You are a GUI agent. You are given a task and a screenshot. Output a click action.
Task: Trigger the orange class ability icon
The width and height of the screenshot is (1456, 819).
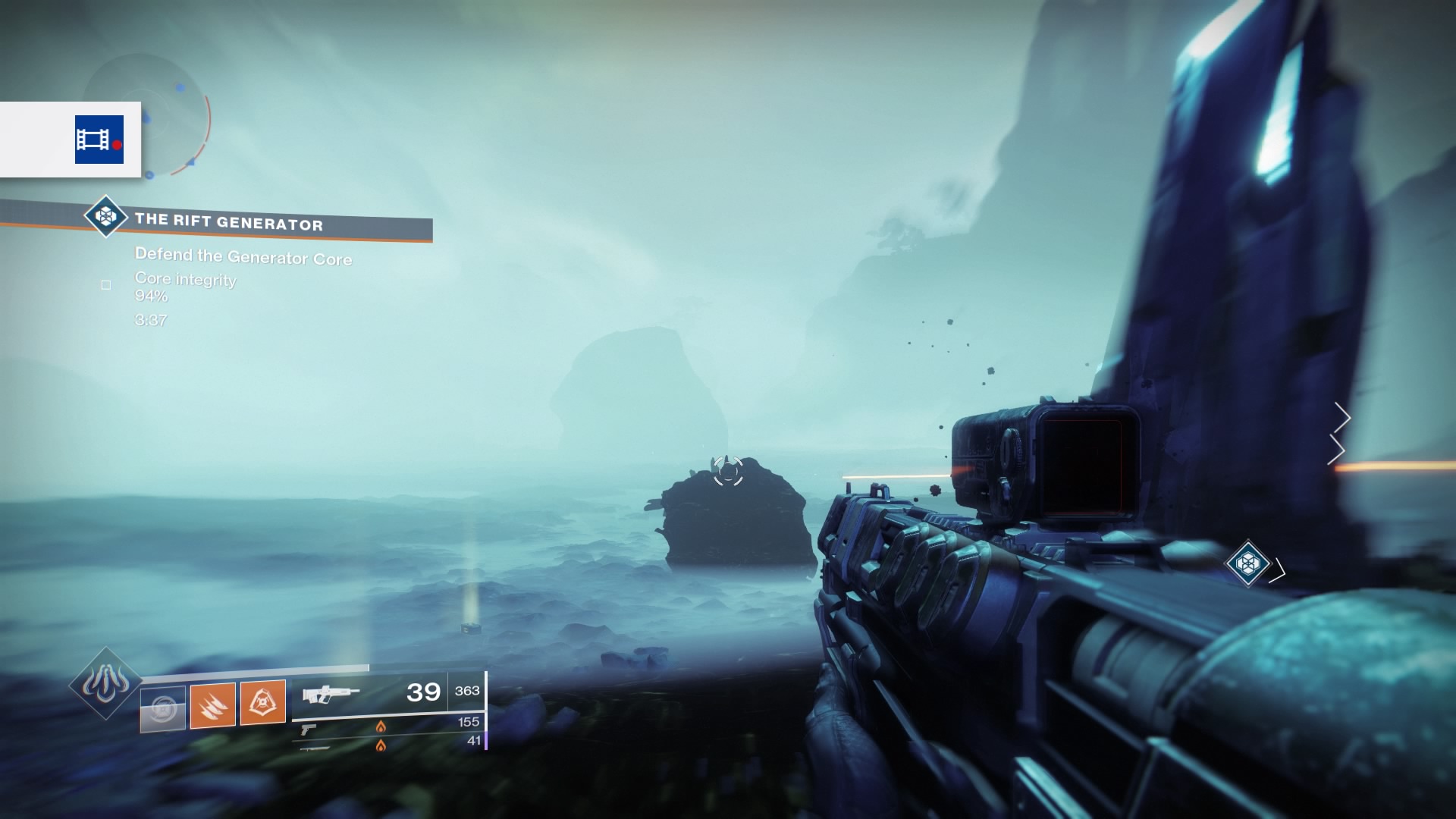(262, 702)
